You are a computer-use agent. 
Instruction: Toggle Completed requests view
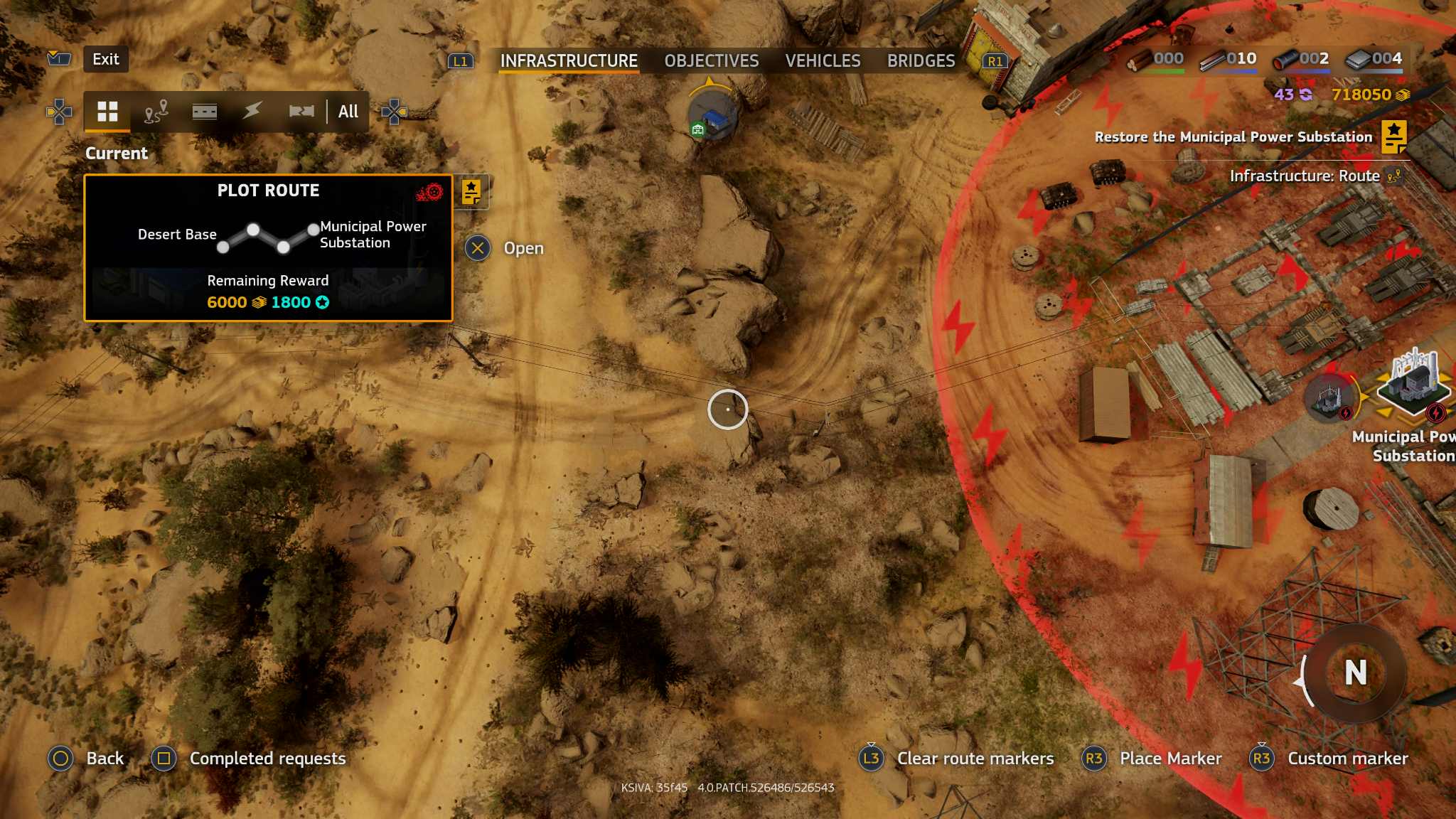point(267,759)
